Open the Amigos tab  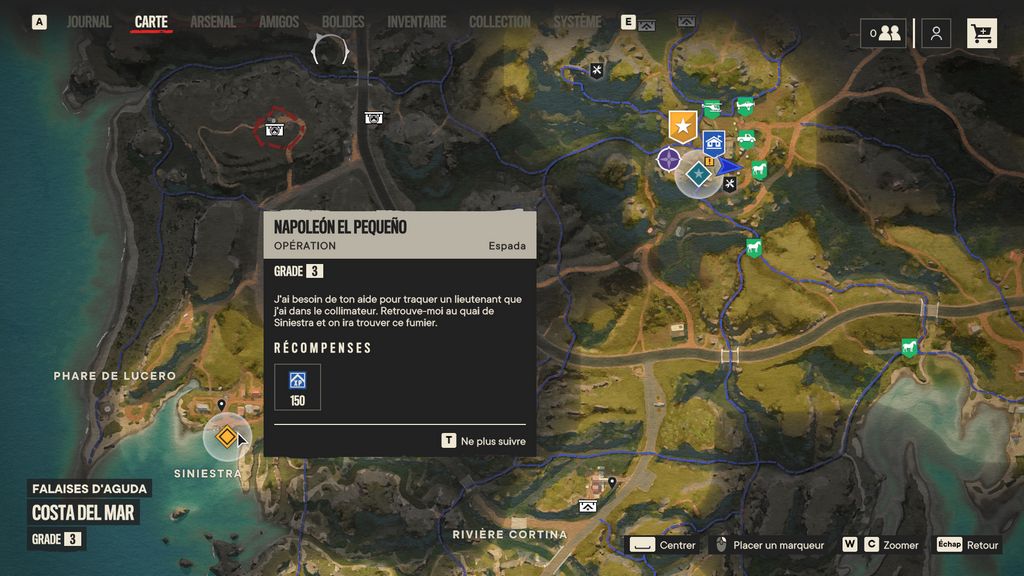coord(279,21)
